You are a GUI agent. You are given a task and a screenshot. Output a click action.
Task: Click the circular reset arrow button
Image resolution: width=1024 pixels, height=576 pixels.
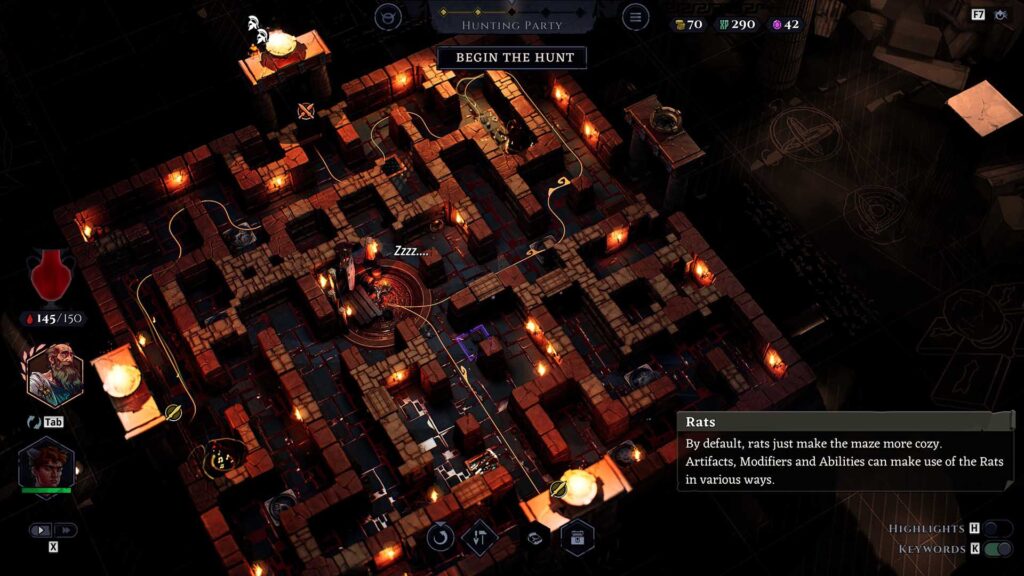pyautogui.click(x=440, y=537)
